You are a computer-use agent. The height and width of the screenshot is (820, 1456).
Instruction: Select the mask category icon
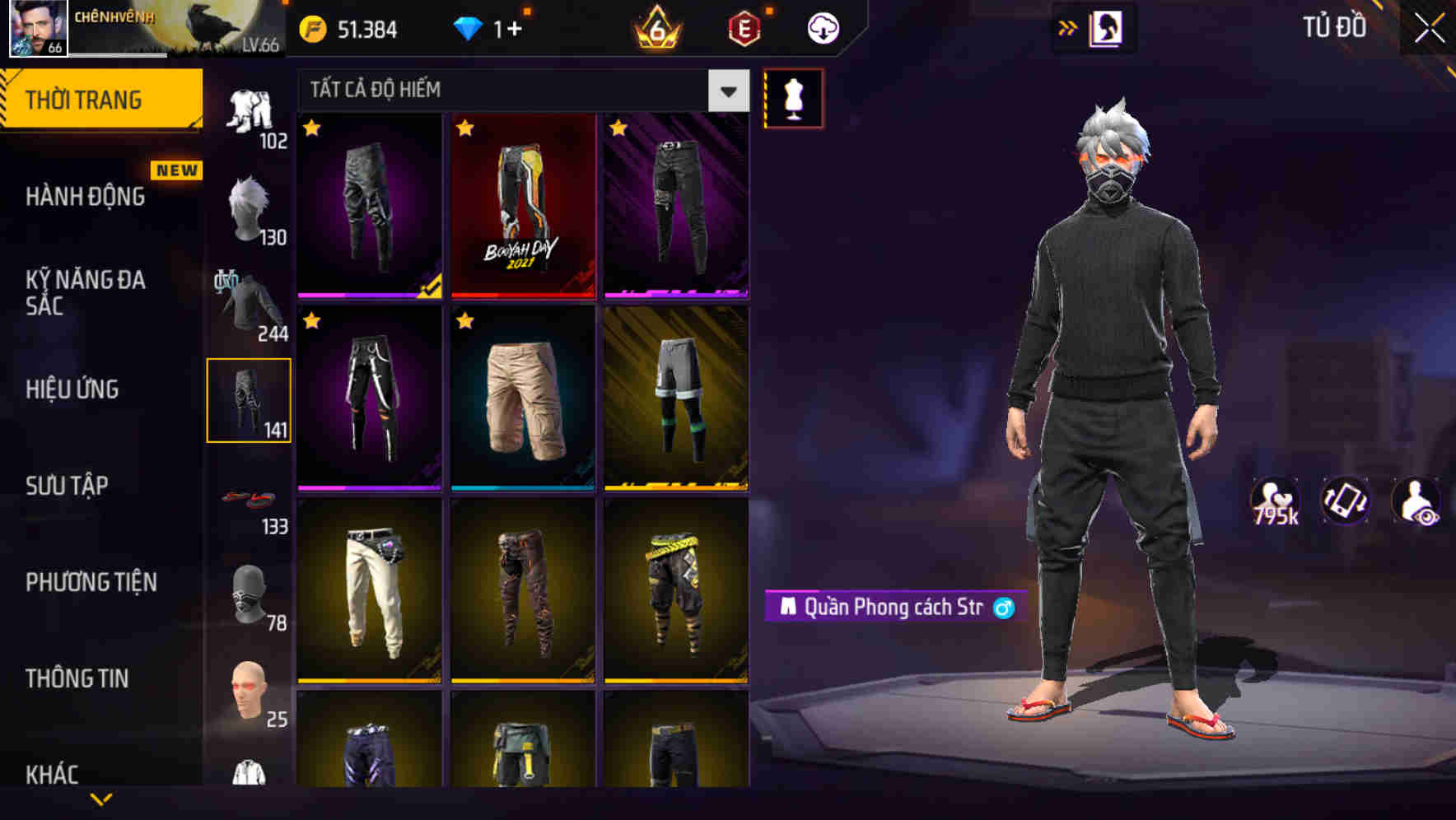(x=250, y=594)
